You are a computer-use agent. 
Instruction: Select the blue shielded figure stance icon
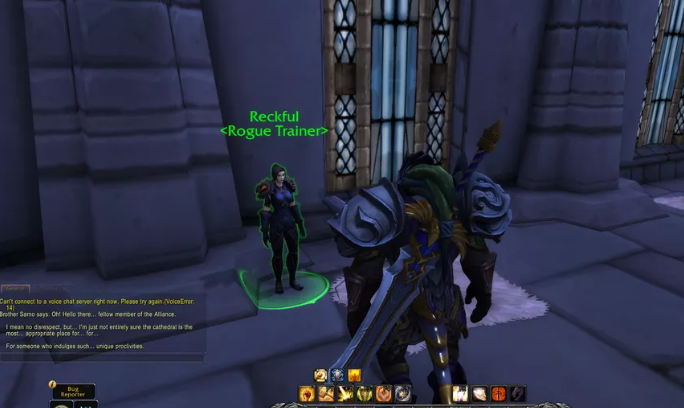(338, 375)
